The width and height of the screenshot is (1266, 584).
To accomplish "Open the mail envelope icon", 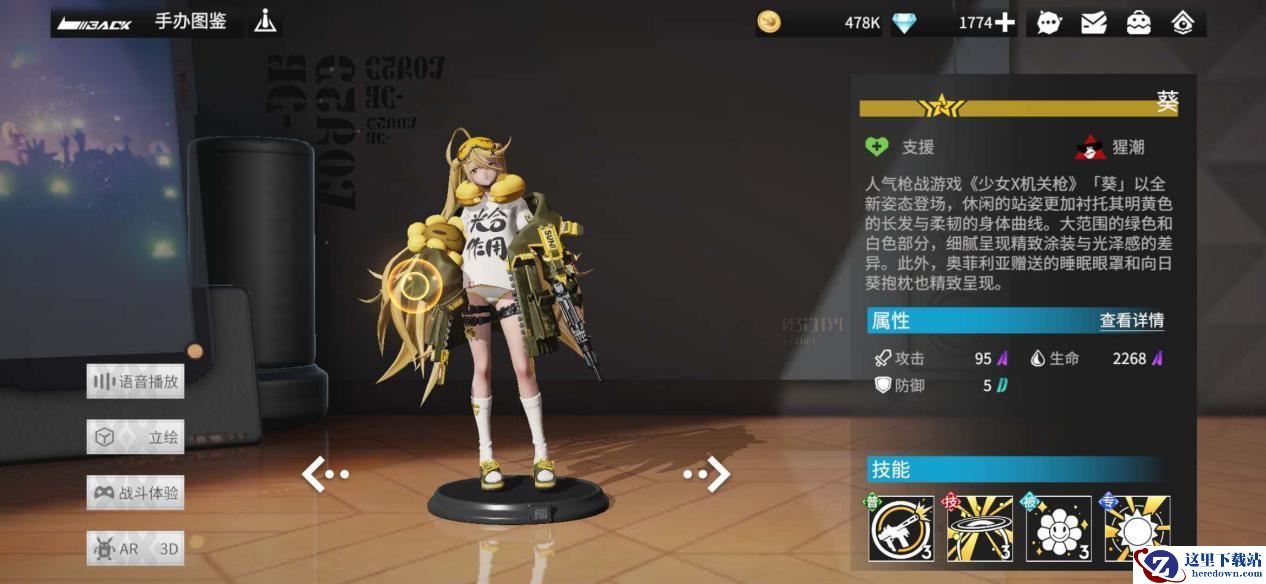I will point(1094,22).
